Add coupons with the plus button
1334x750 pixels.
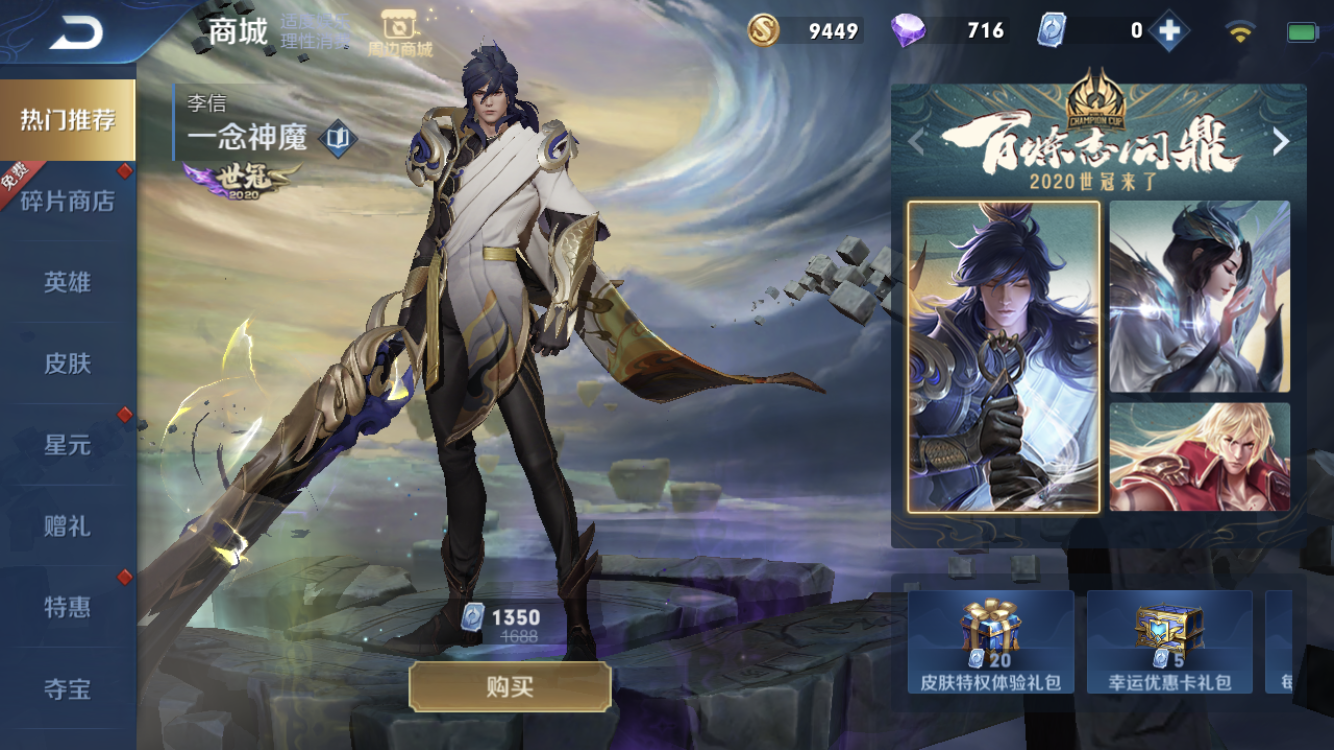tap(1168, 31)
